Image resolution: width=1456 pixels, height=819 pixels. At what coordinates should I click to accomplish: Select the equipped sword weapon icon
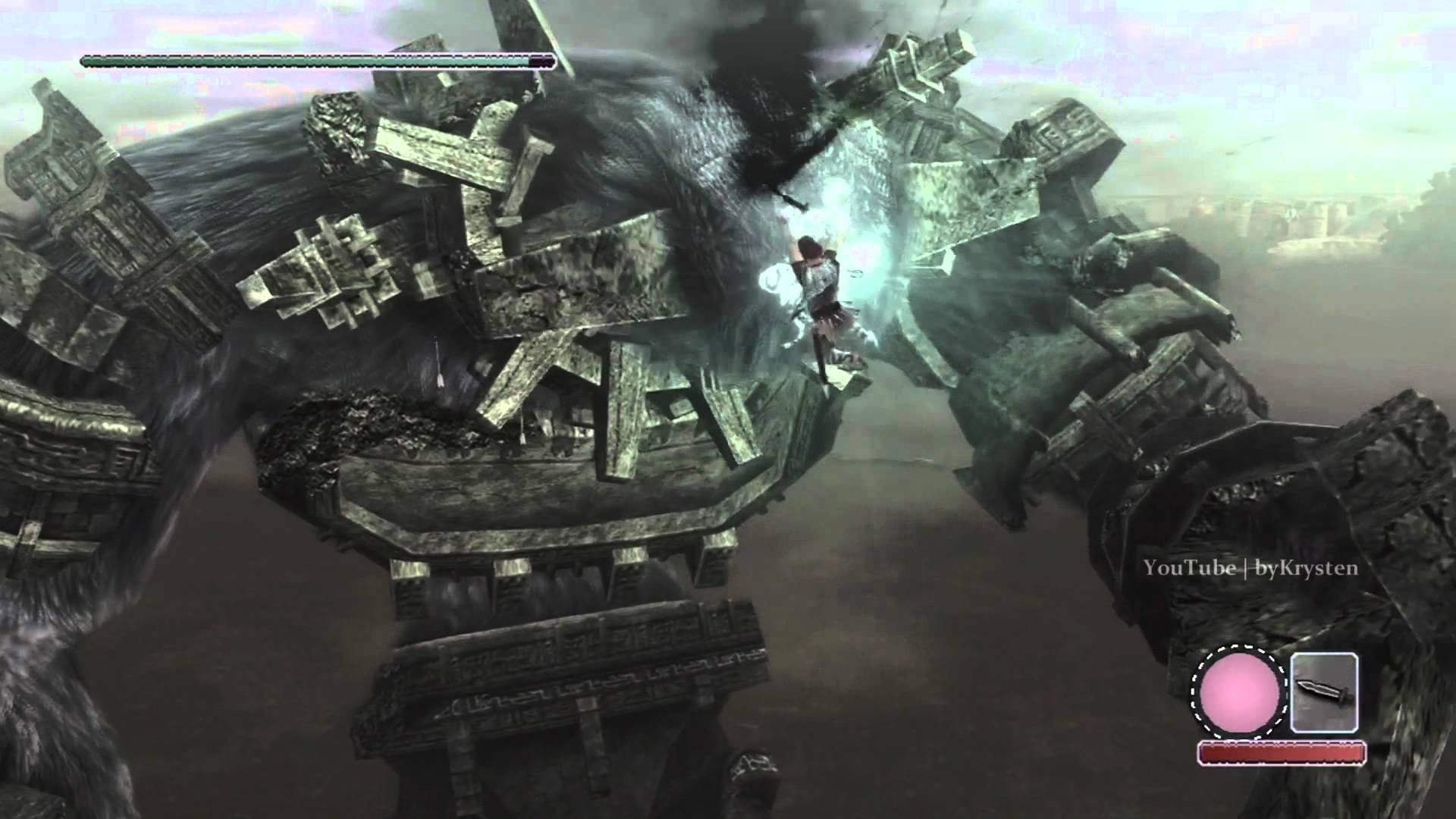pyautogui.click(x=1323, y=692)
